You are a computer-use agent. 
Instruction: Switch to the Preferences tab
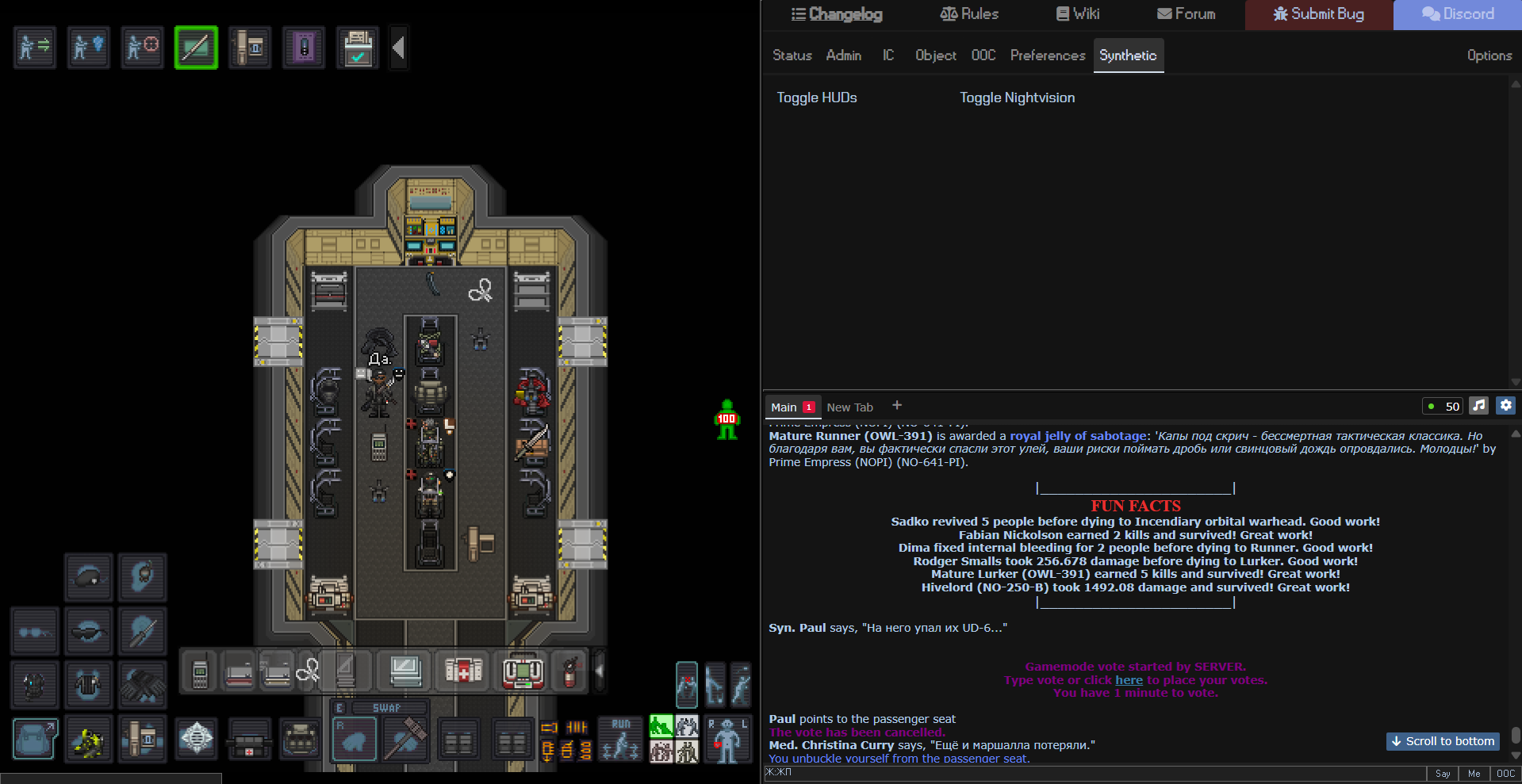click(1047, 55)
